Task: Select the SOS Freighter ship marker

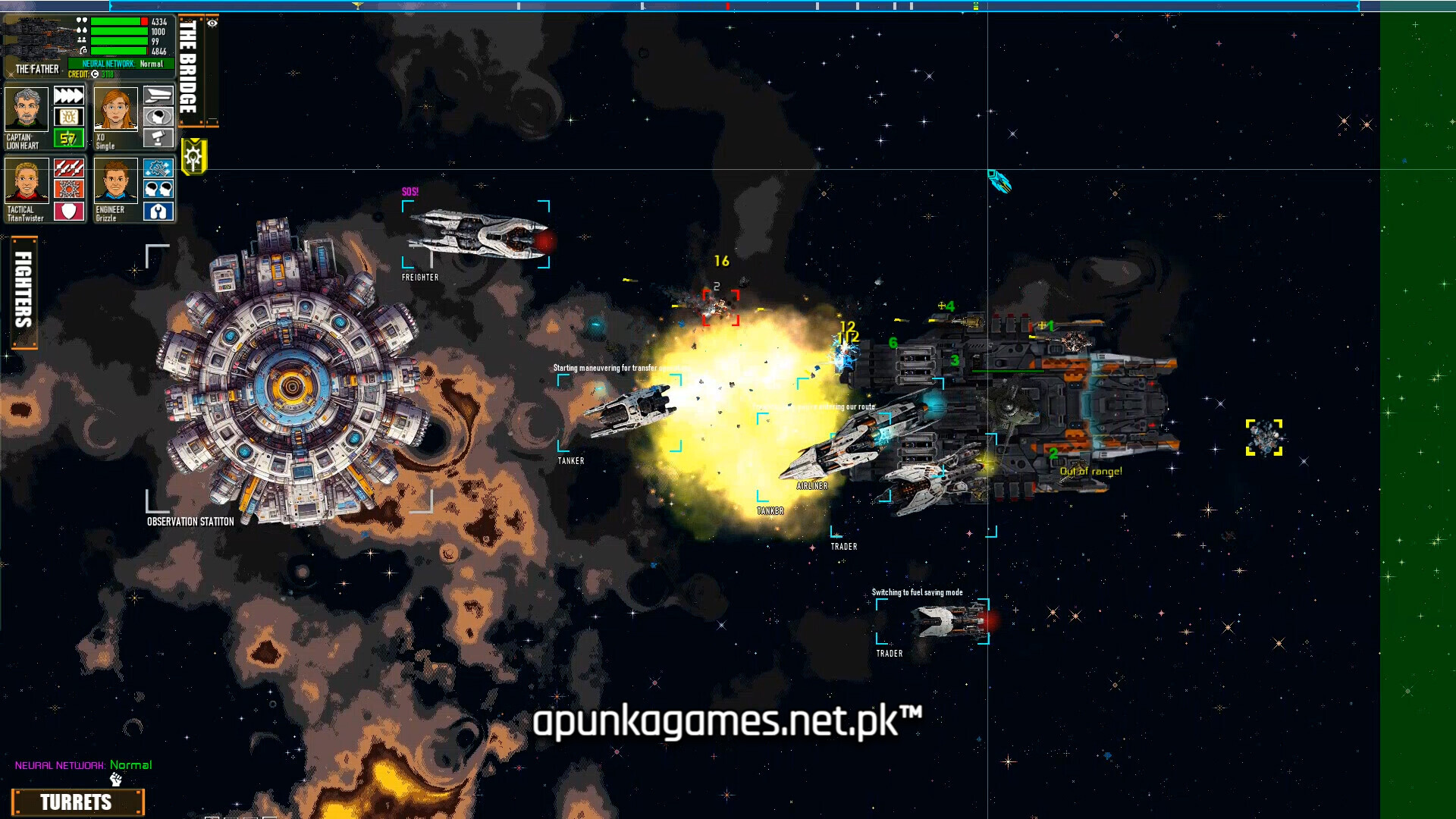Action: tap(476, 234)
